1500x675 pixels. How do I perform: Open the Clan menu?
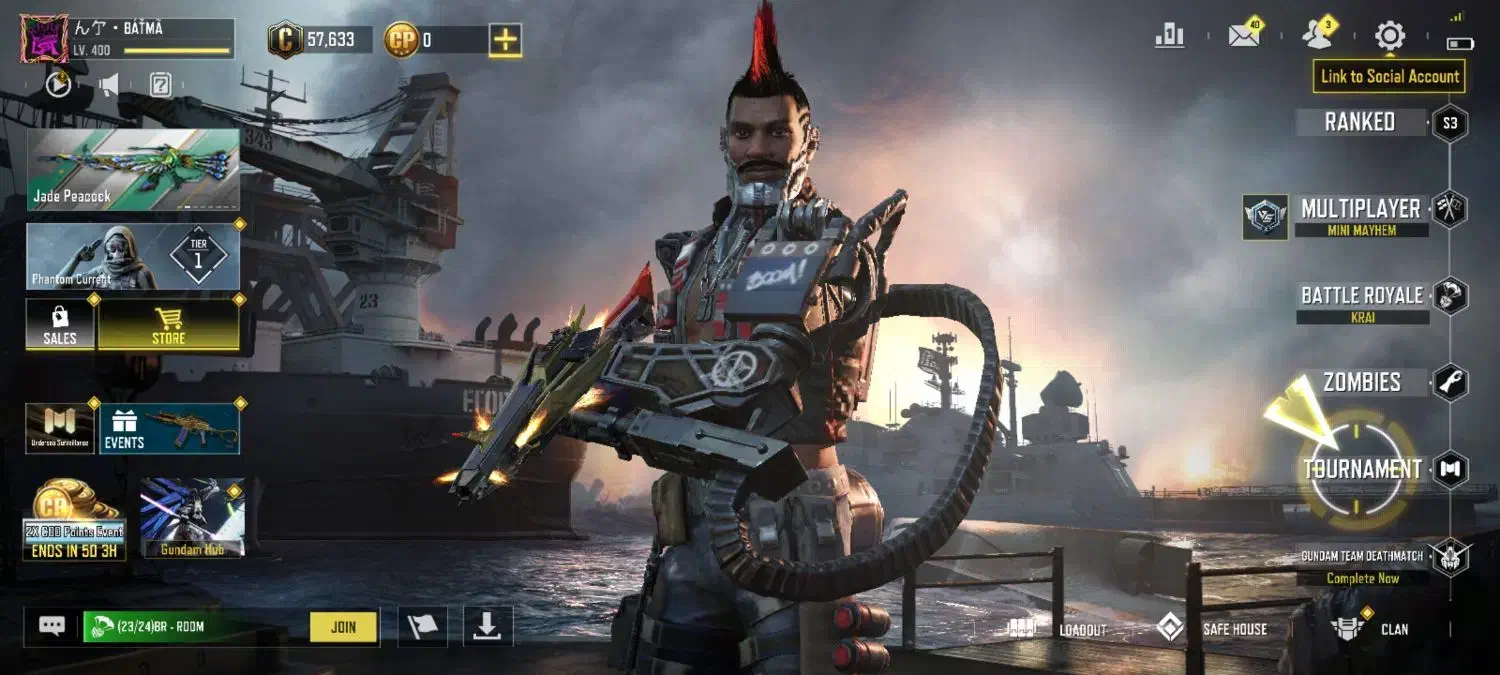pos(1370,629)
